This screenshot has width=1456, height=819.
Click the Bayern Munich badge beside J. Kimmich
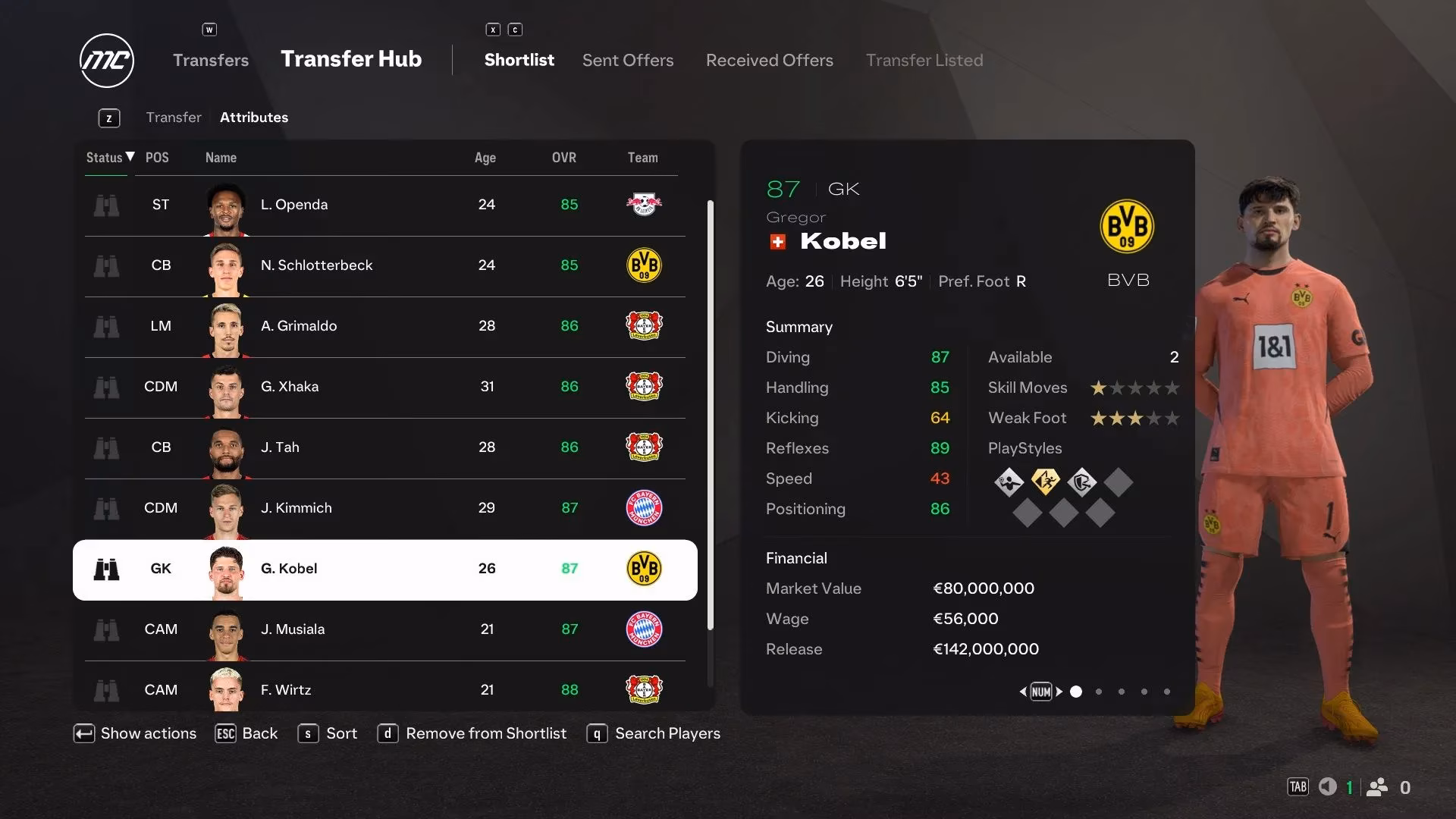click(643, 508)
